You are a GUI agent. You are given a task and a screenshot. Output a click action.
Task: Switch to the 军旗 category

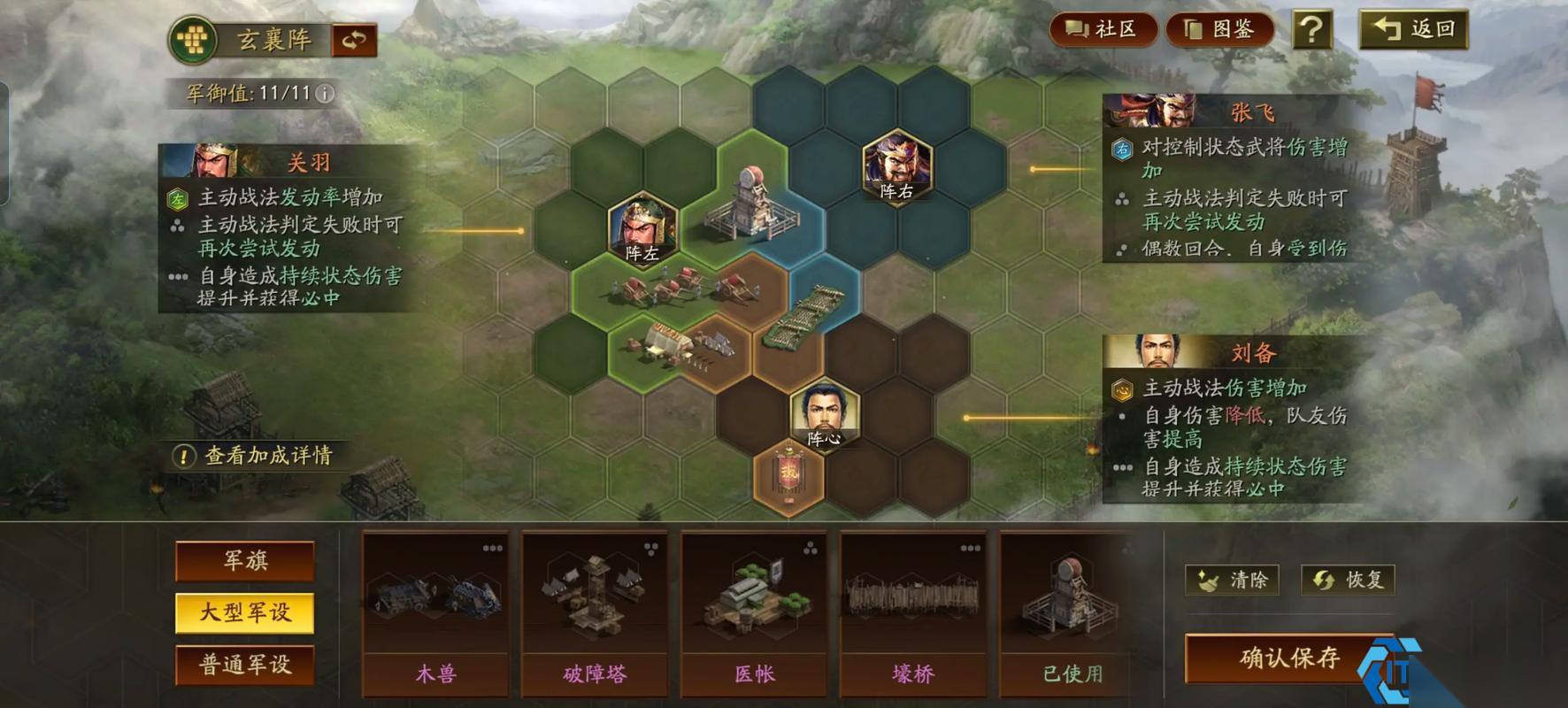pos(245,561)
